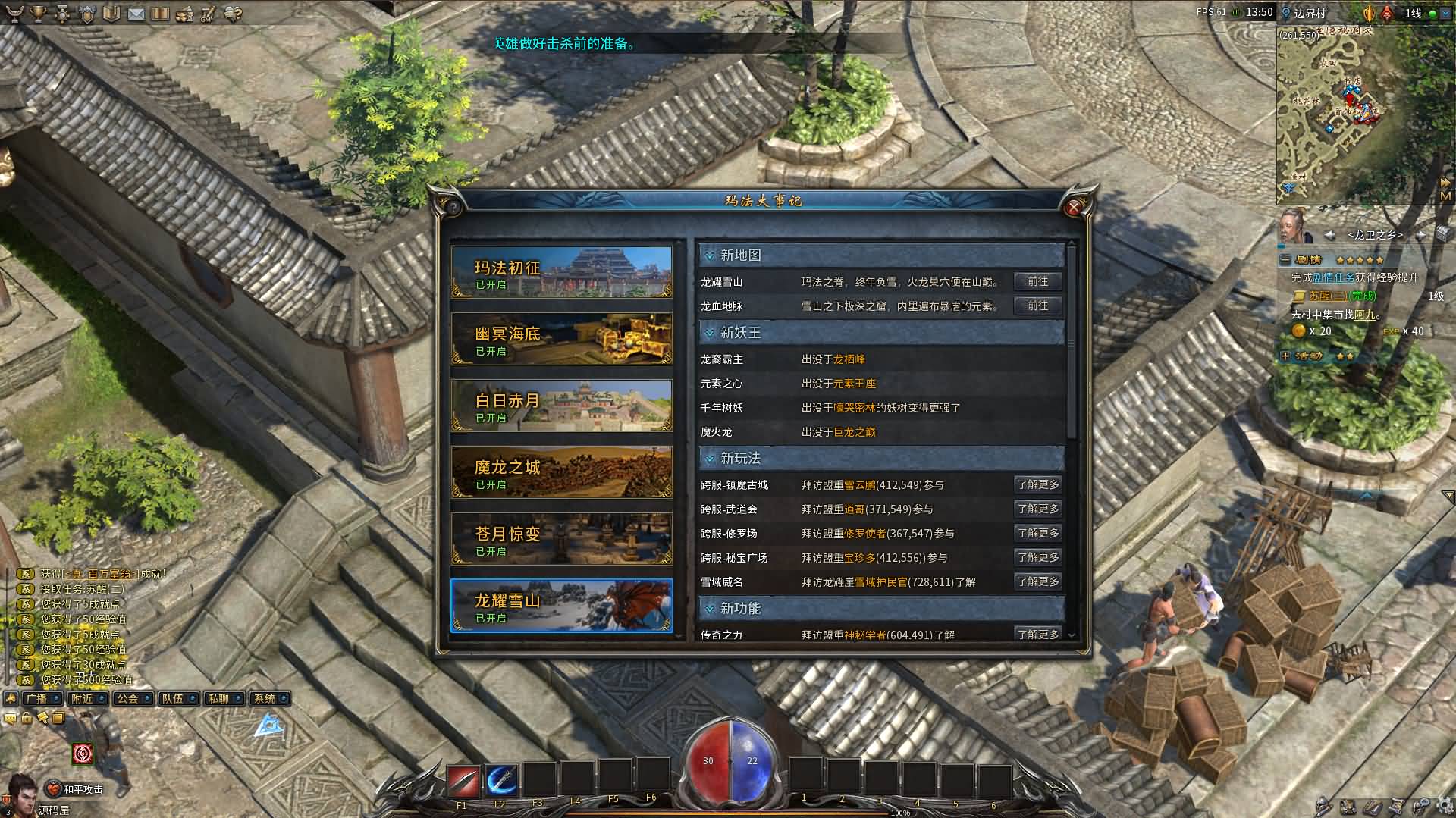The height and width of the screenshot is (818, 1456).
Task: Close the 玛法大事记 window
Action: [x=1073, y=207]
